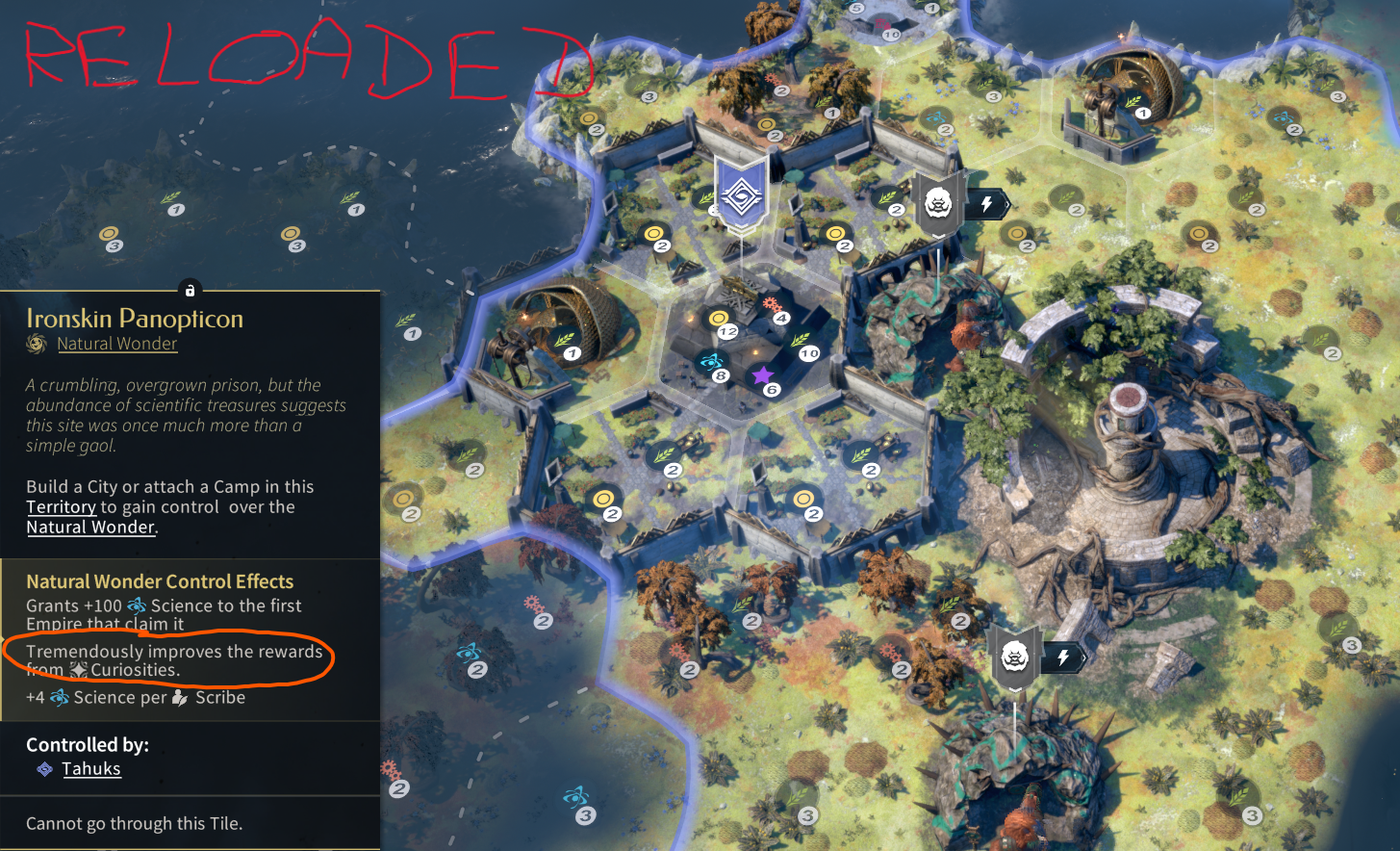
Task: Follow the underlined Territory link
Action: [61, 506]
